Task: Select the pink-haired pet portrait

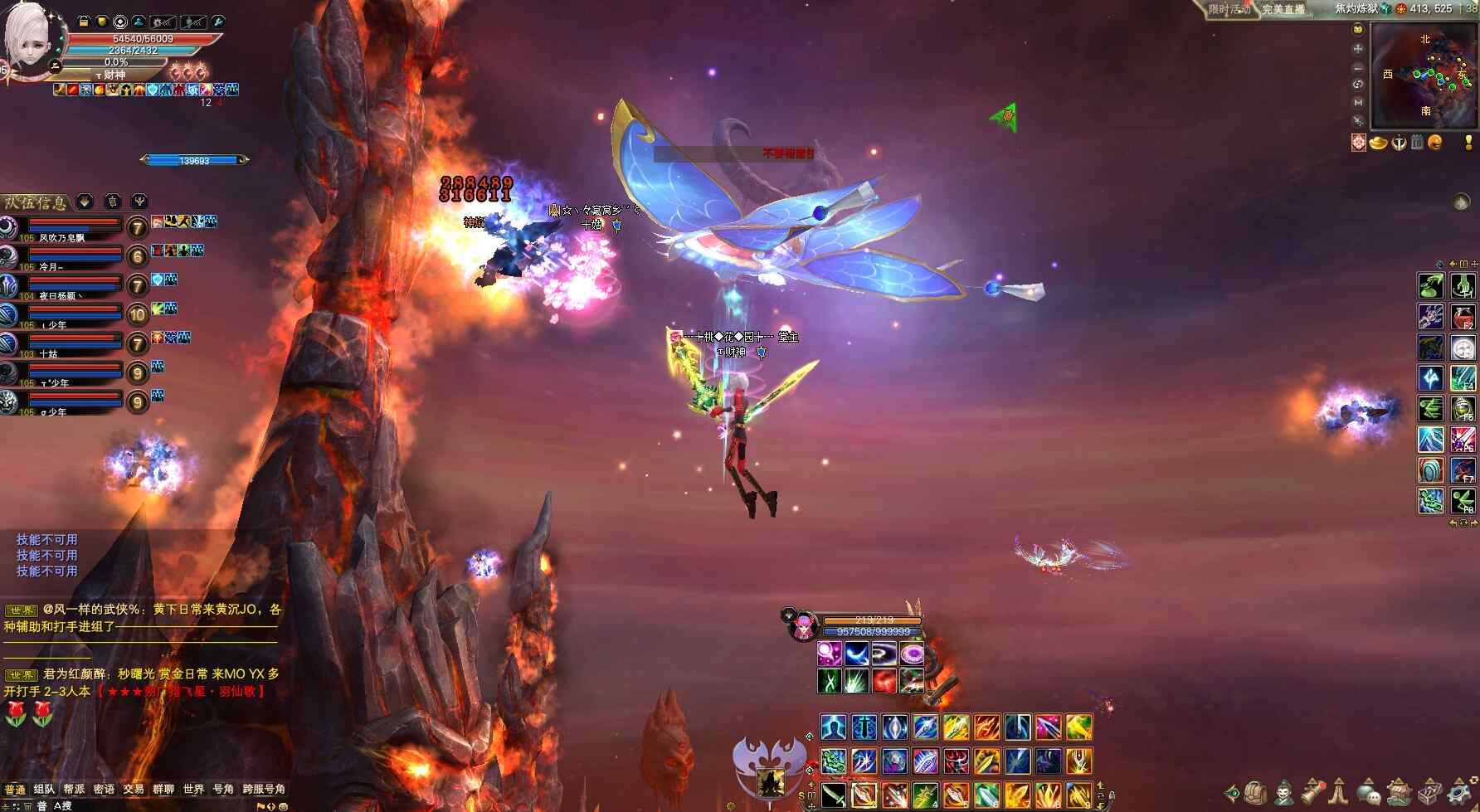Action: pyautogui.click(x=802, y=626)
